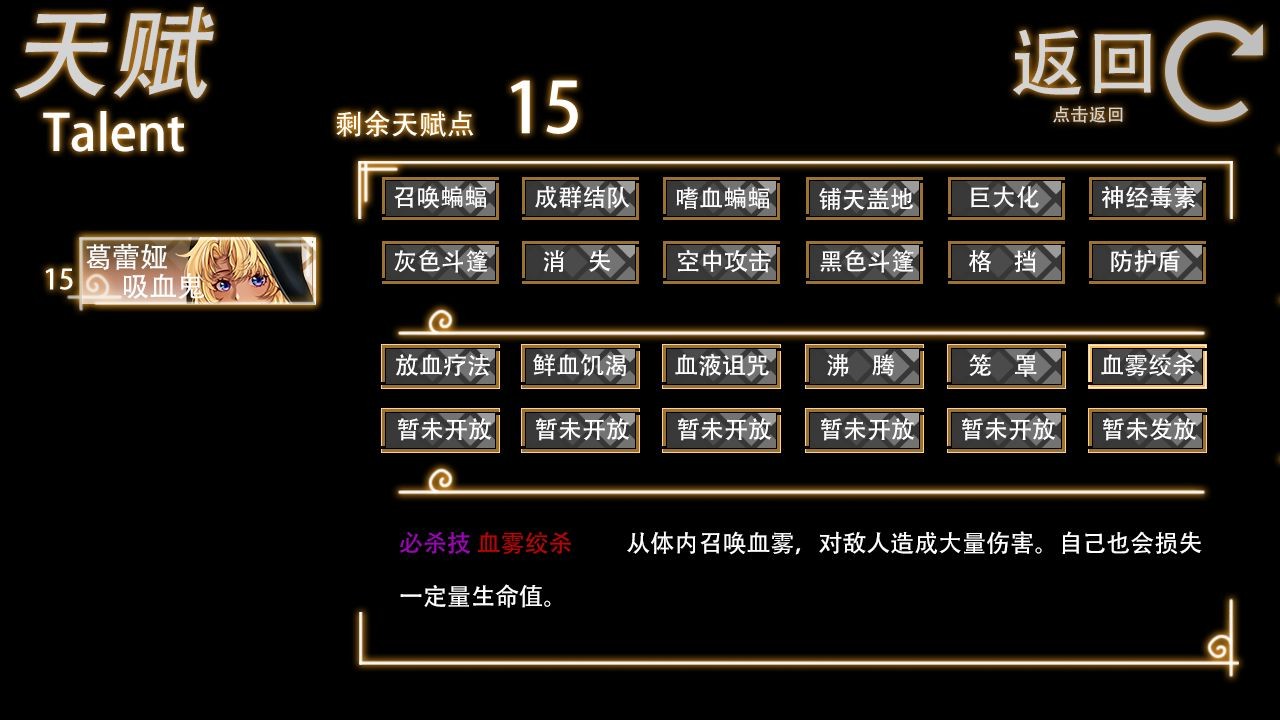This screenshot has width=1280, height=720.
Task: Activate the 消失 talent
Action: [580, 262]
